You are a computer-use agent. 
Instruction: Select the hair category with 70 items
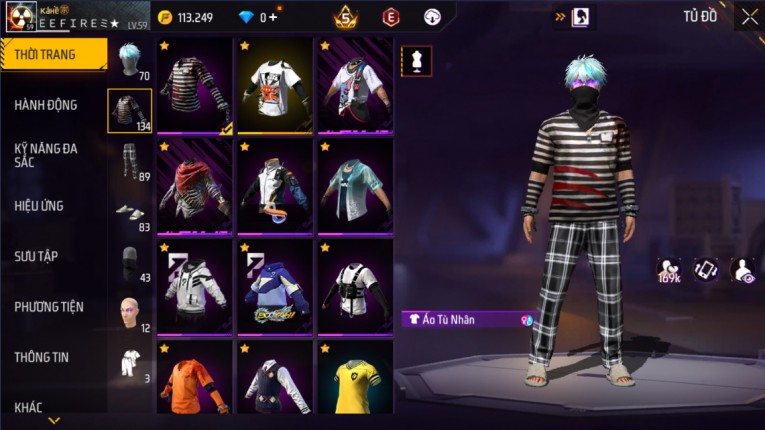130,60
